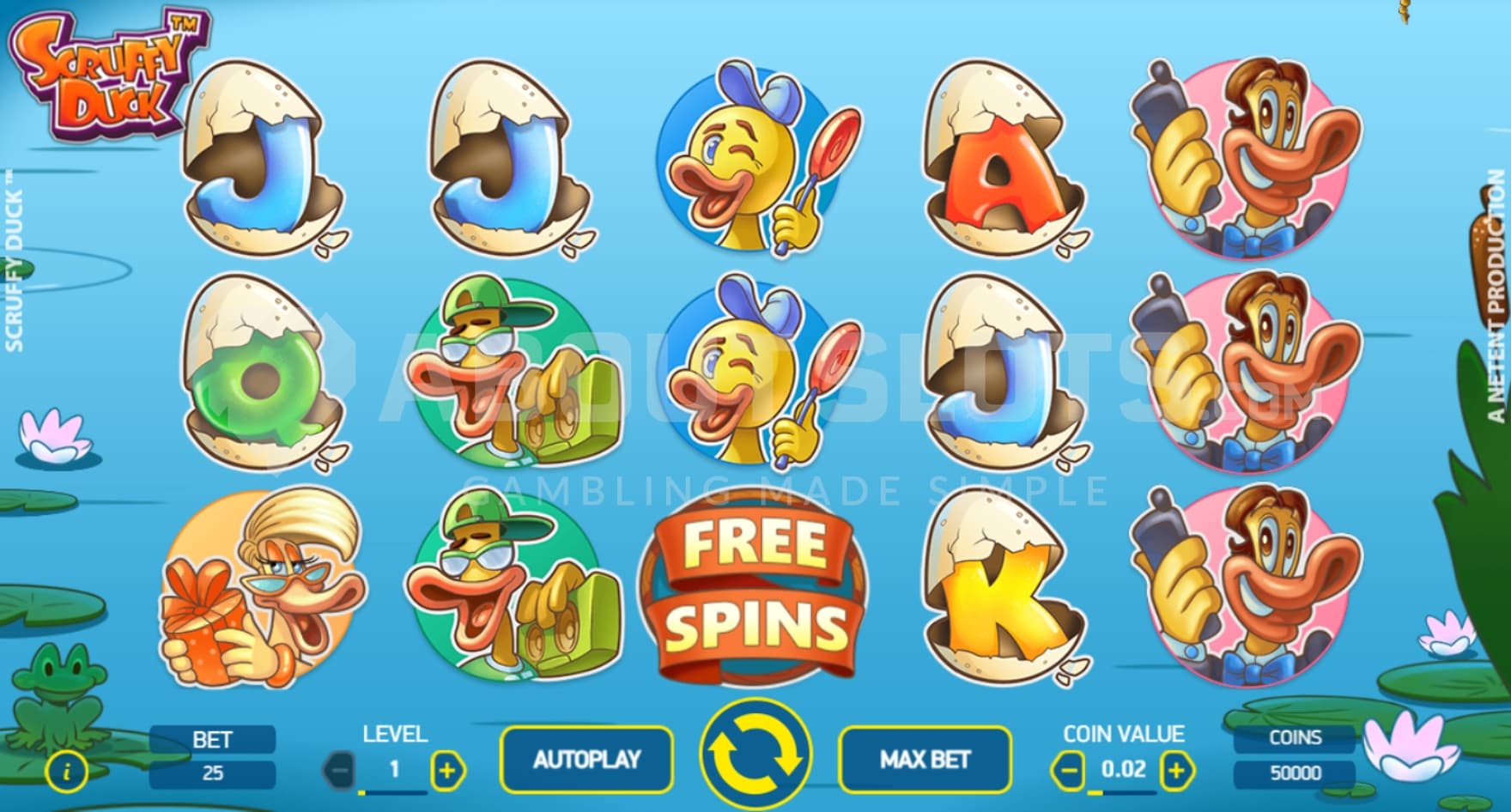1511x812 pixels.
Task: Spin the reels with the circular arrows button
Action: [x=755, y=756]
